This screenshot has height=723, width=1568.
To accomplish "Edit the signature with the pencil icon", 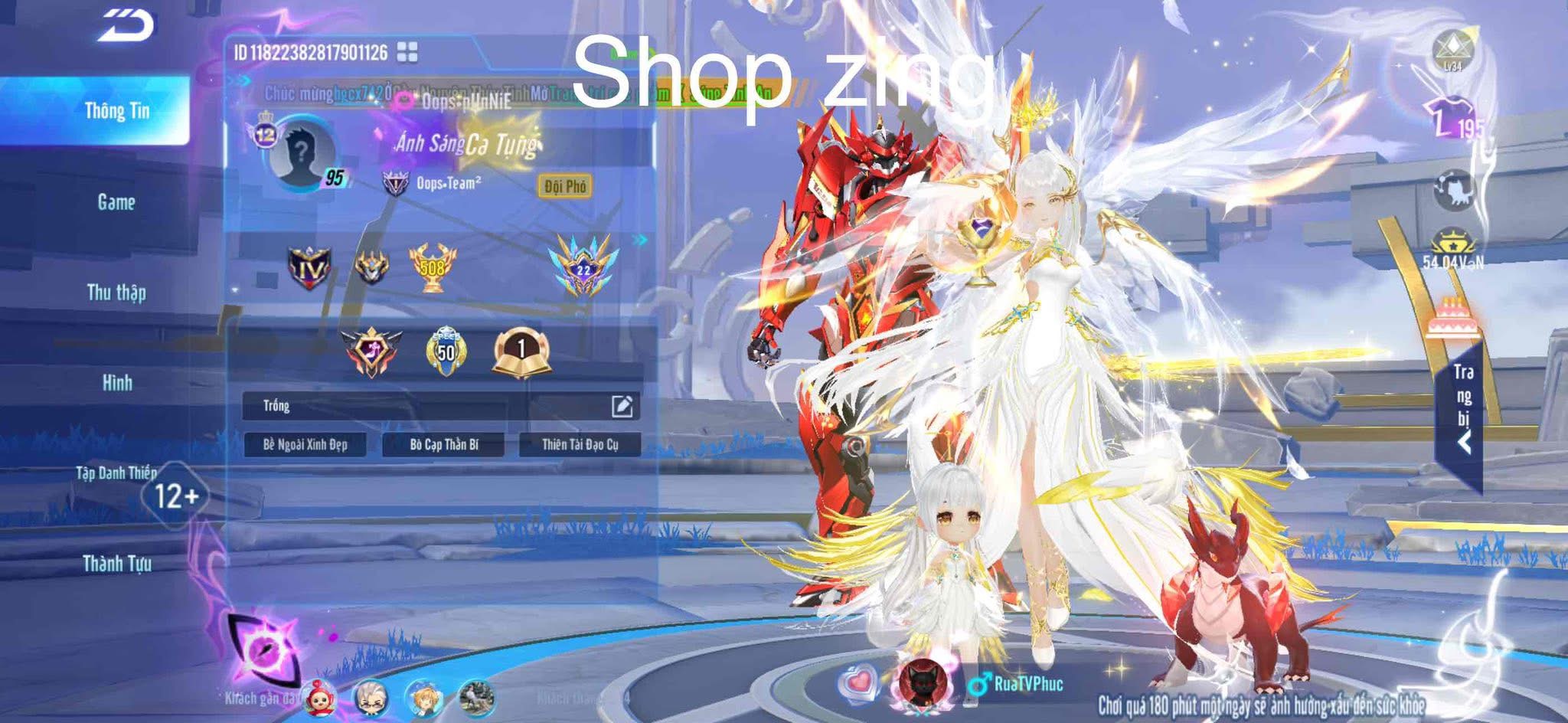I will click(622, 406).
